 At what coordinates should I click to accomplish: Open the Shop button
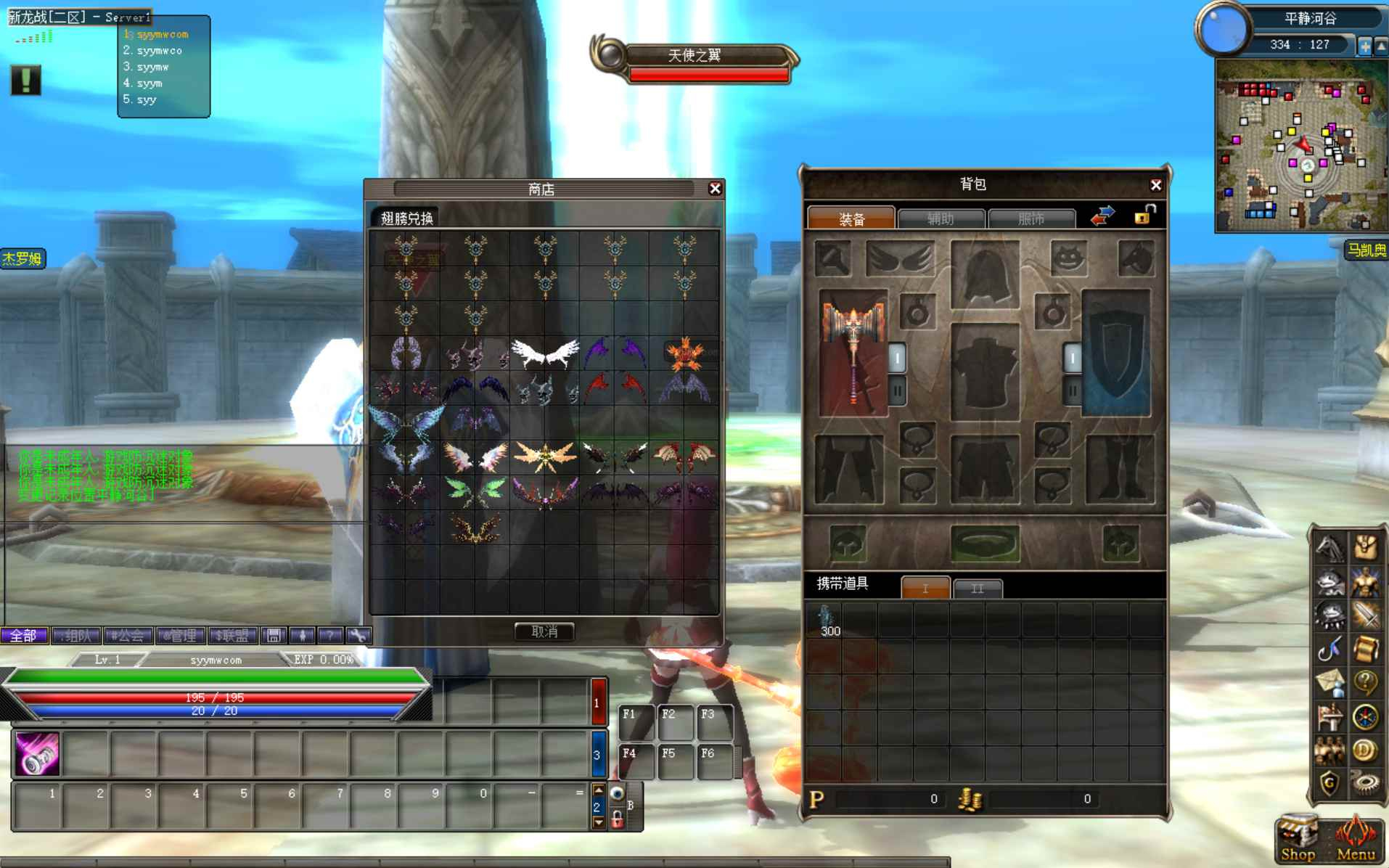(1298, 840)
